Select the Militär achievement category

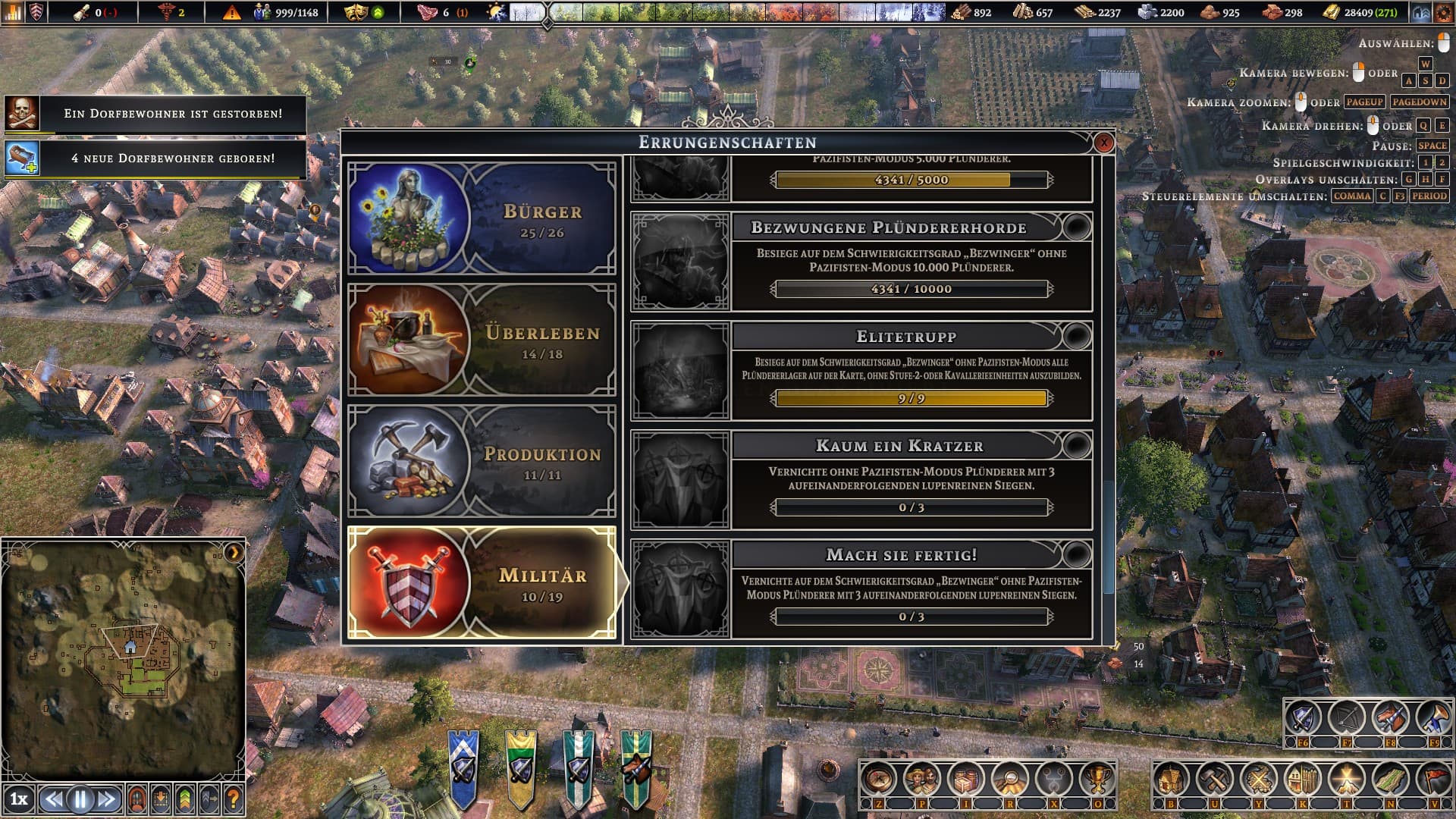click(482, 582)
